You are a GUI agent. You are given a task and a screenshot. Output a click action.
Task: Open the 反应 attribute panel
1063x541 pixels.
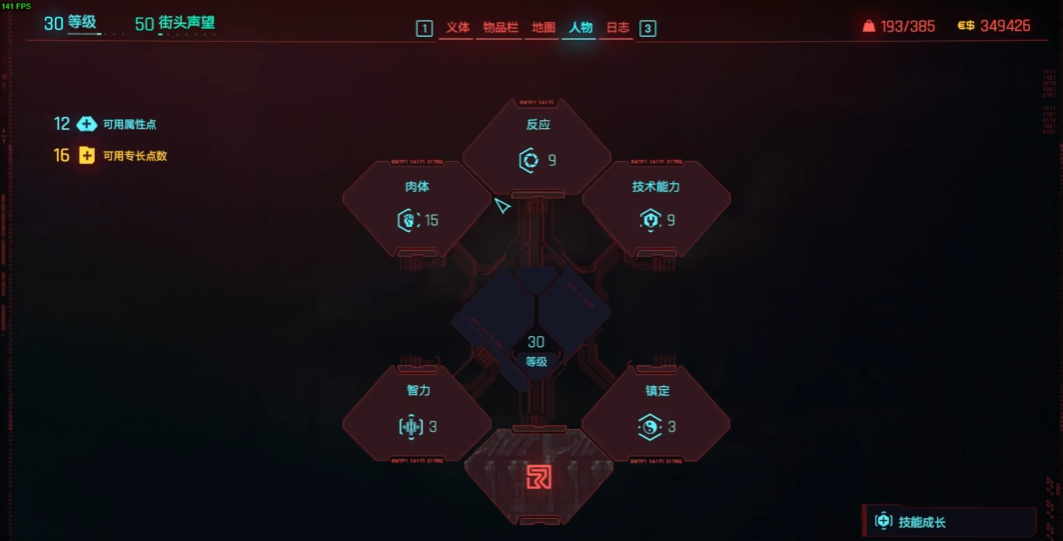pos(537,147)
